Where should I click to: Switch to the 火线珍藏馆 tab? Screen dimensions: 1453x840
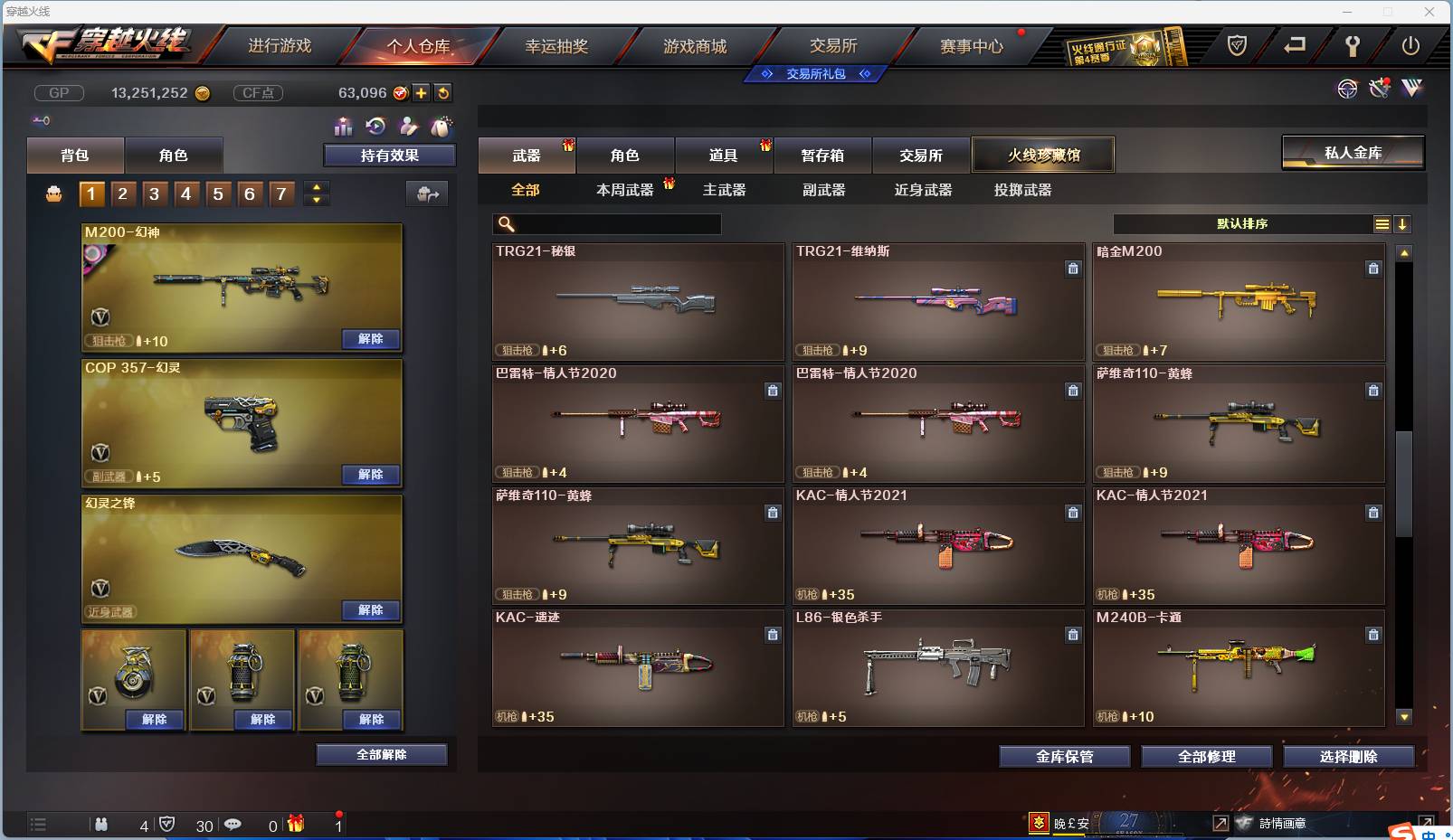click(1044, 154)
